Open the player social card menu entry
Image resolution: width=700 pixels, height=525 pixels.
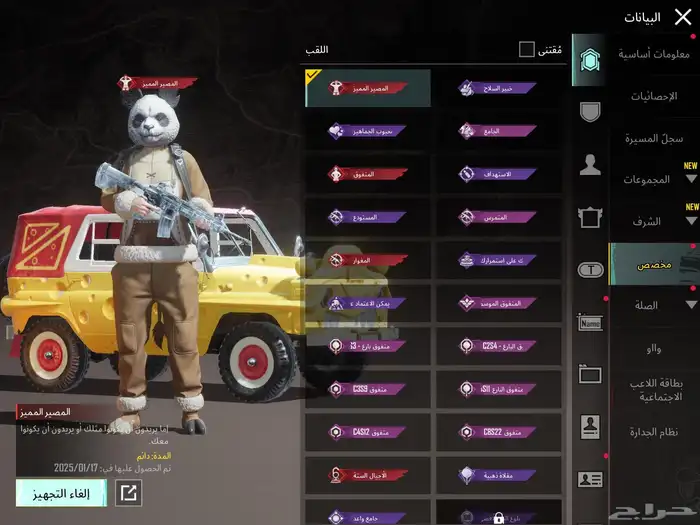coord(655,390)
